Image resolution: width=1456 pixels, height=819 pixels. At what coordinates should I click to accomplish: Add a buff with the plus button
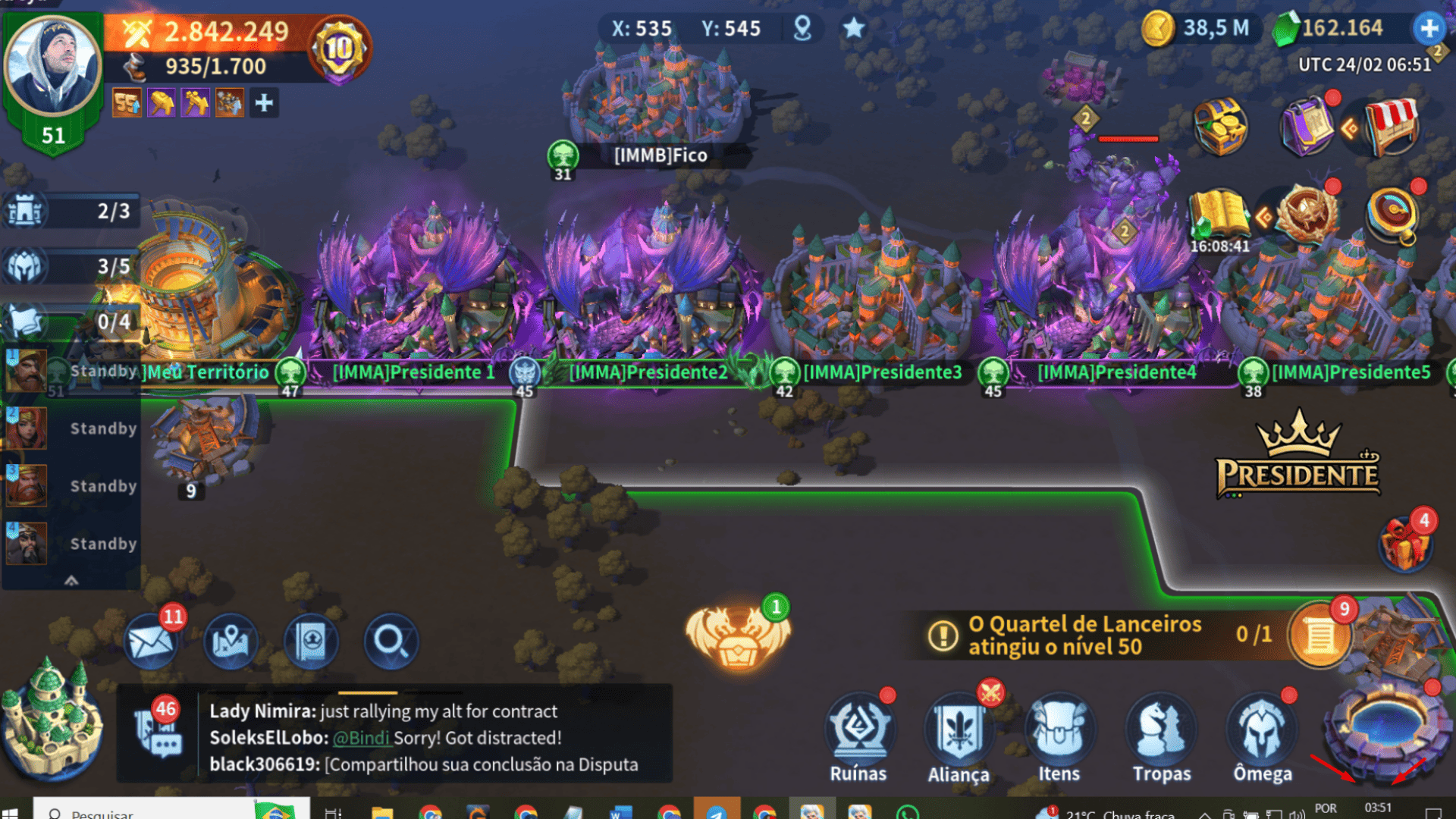(264, 103)
